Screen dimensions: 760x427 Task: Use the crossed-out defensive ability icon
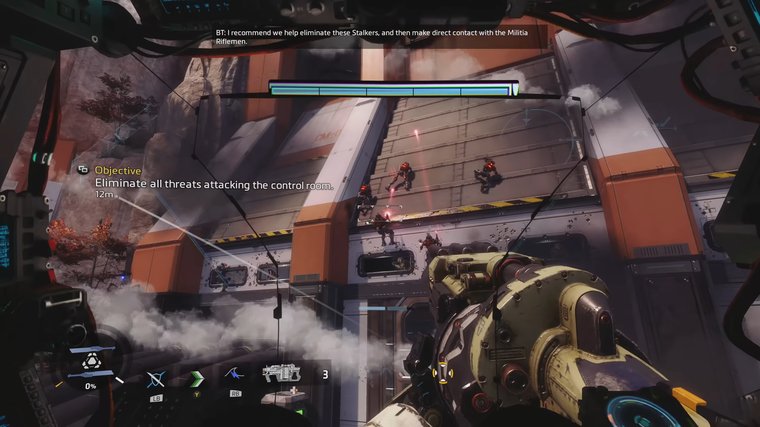(x=155, y=378)
